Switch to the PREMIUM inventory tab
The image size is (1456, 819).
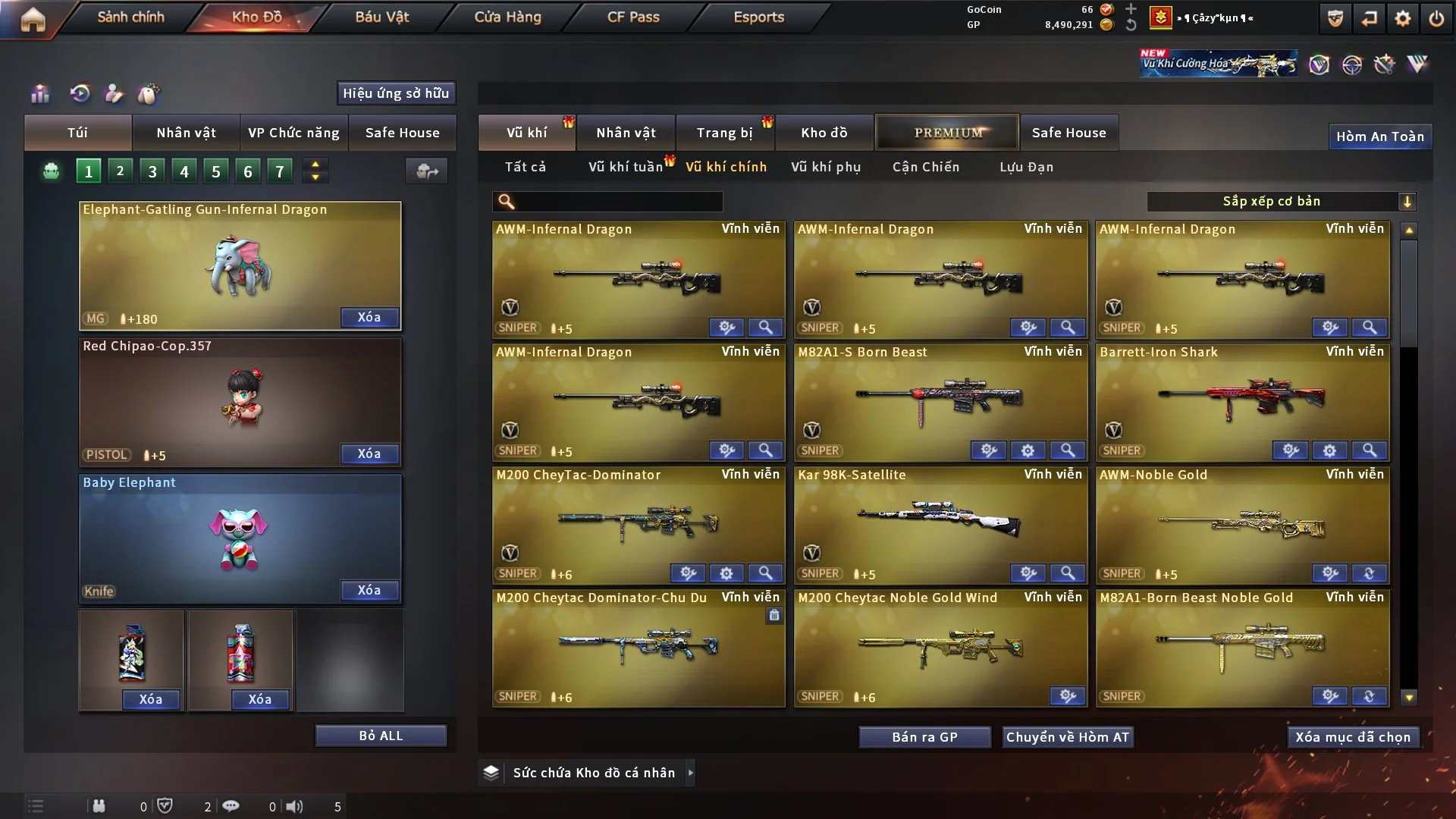(x=947, y=133)
